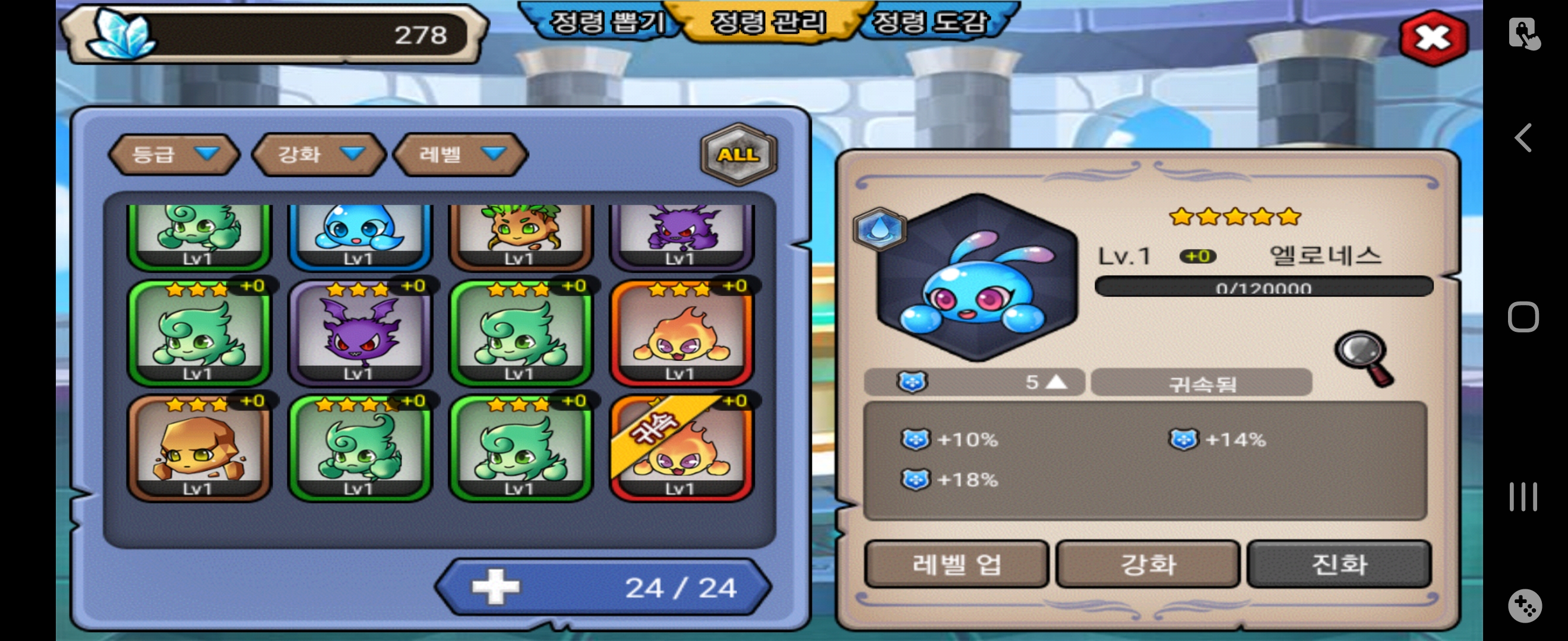Screen dimensions: 1568x641
Task: Open the gamepad overlay icon
Action: point(1524,606)
